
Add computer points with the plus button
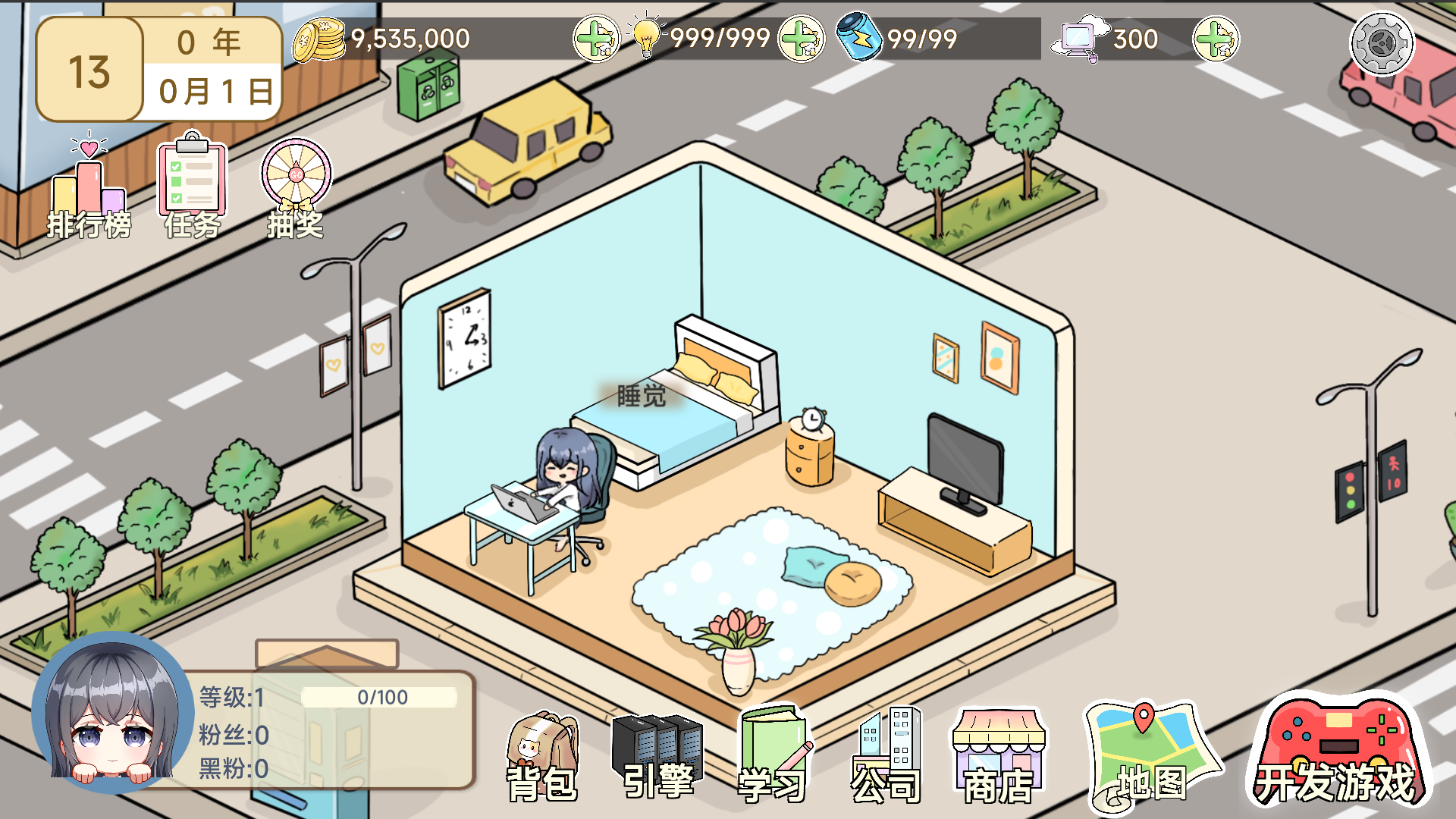1216,39
